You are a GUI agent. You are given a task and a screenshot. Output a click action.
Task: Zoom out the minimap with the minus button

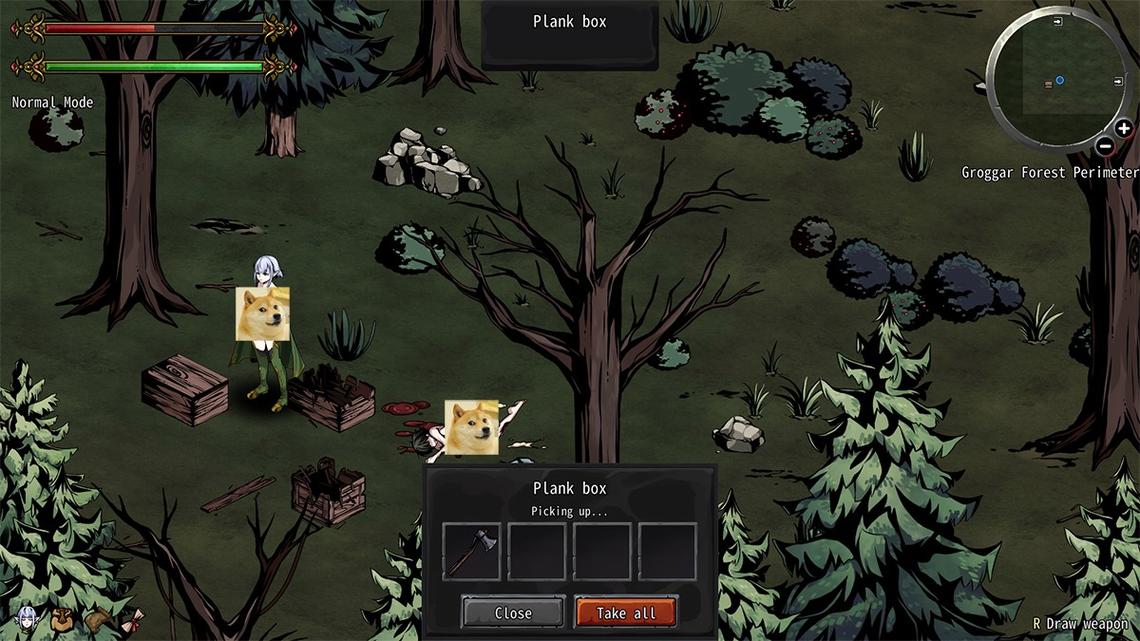point(1104,146)
